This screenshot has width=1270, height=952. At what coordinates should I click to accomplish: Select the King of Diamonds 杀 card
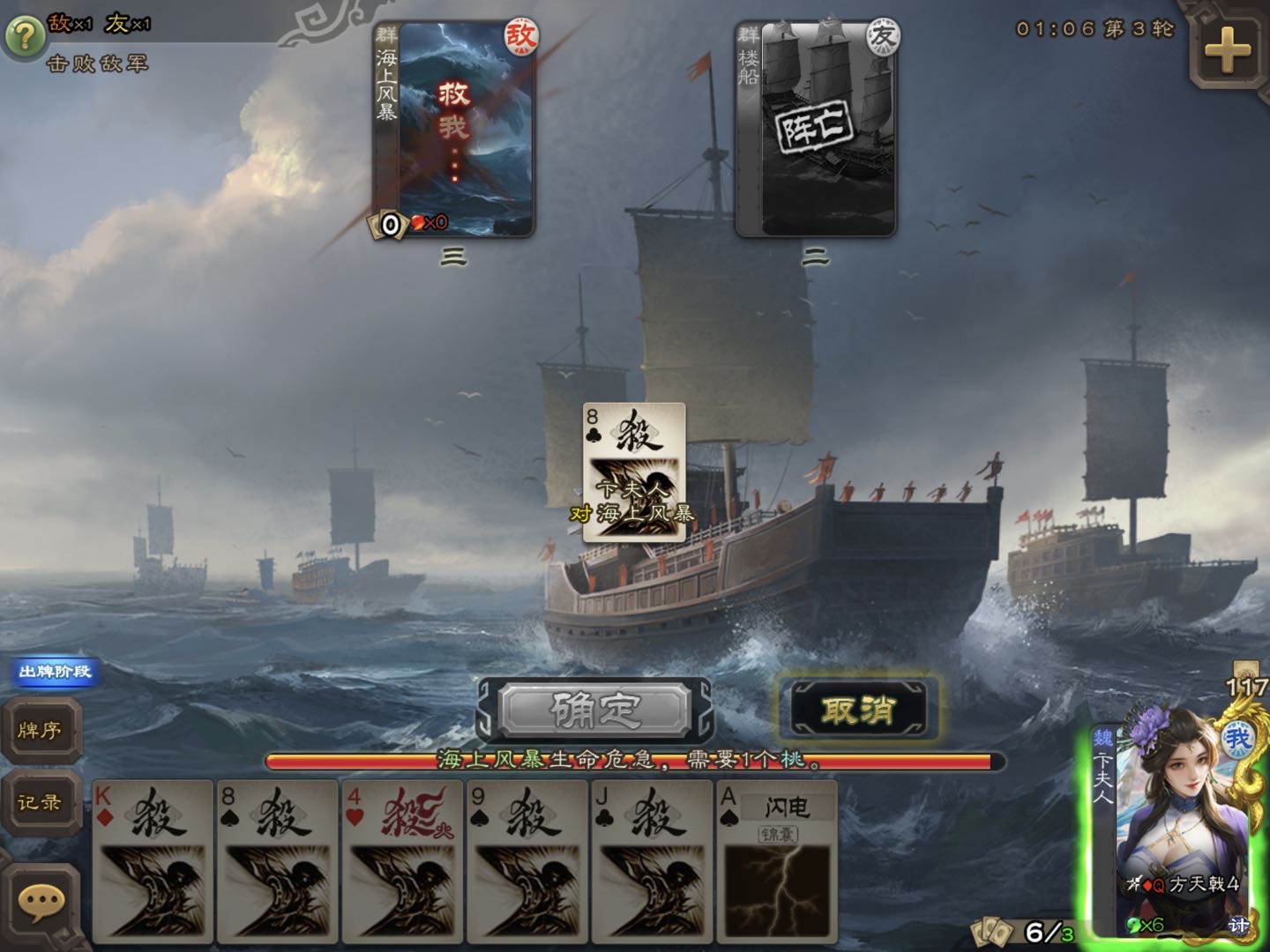point(153,859)
